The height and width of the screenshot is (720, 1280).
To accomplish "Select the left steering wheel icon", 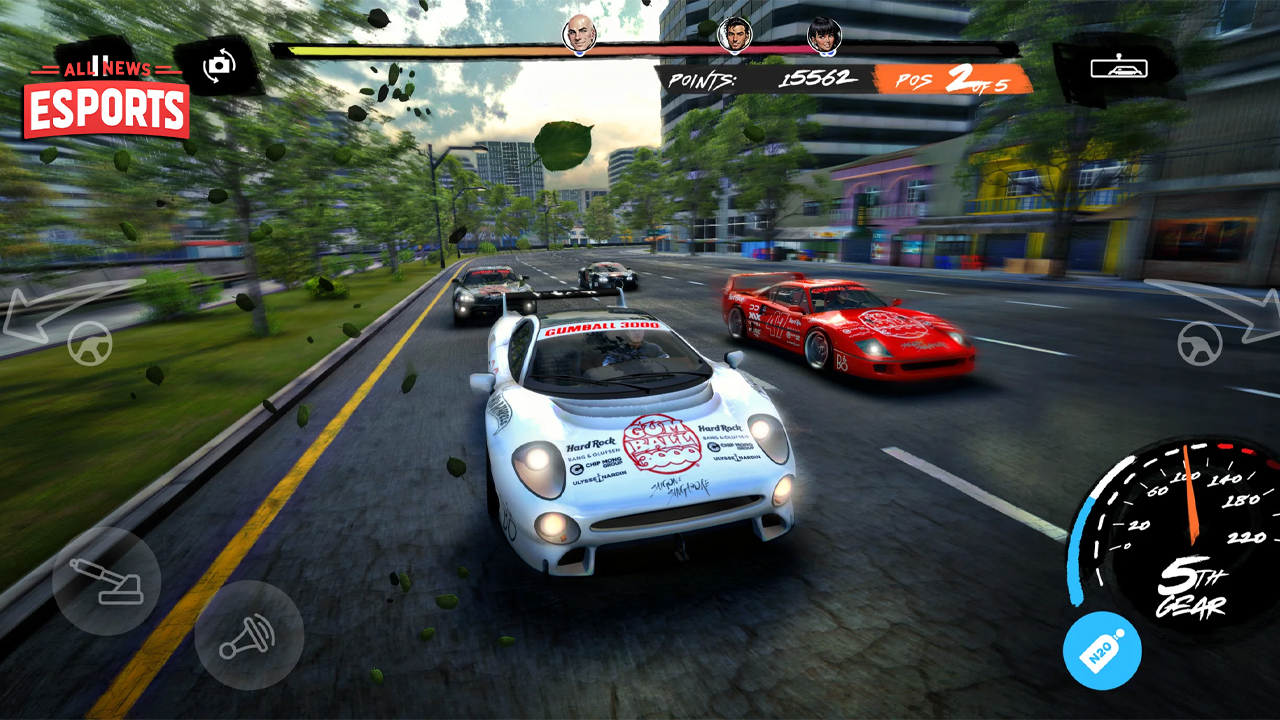I will [88, 345].
